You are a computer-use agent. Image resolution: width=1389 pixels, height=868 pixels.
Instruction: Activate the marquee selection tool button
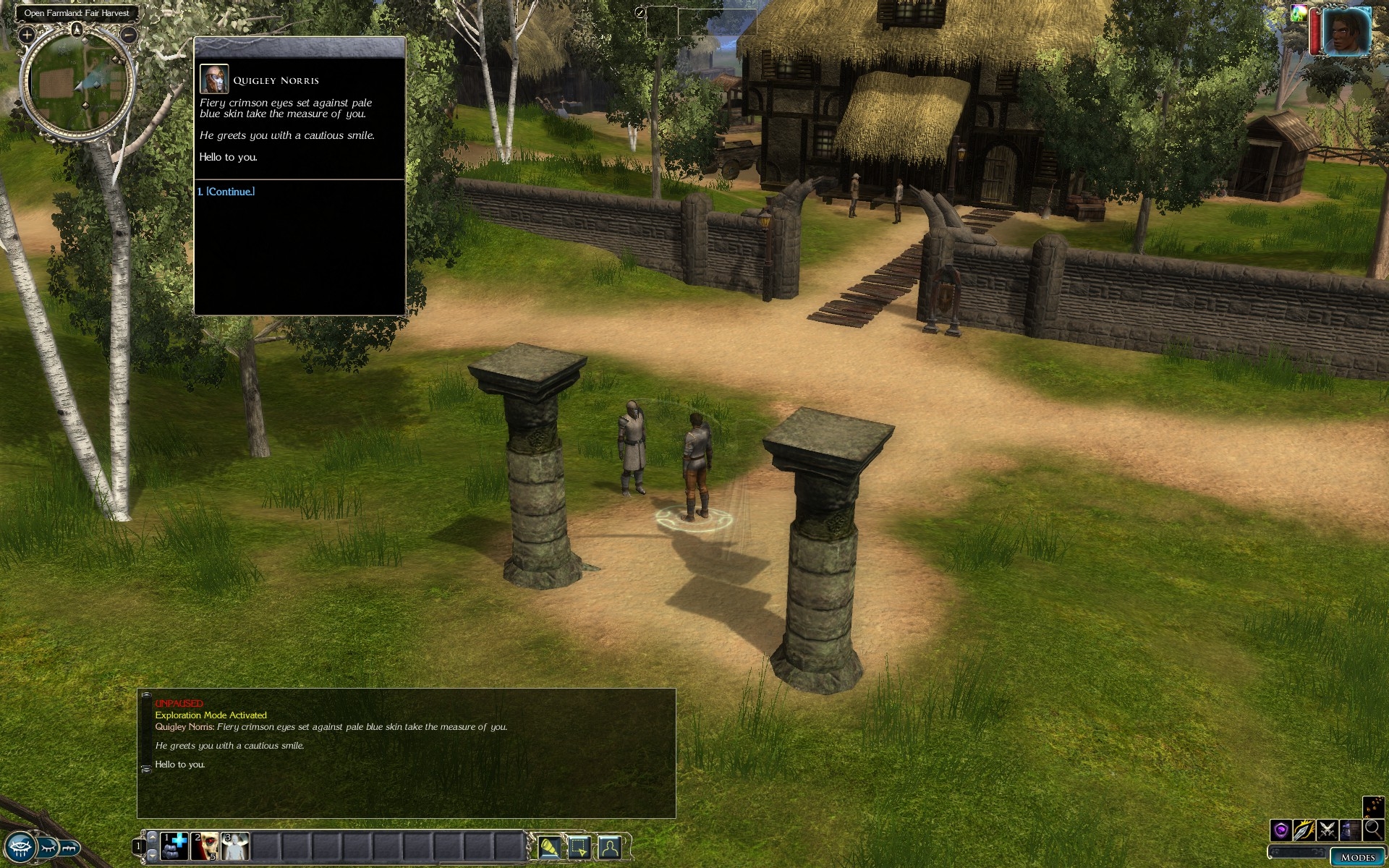[579, 846]
